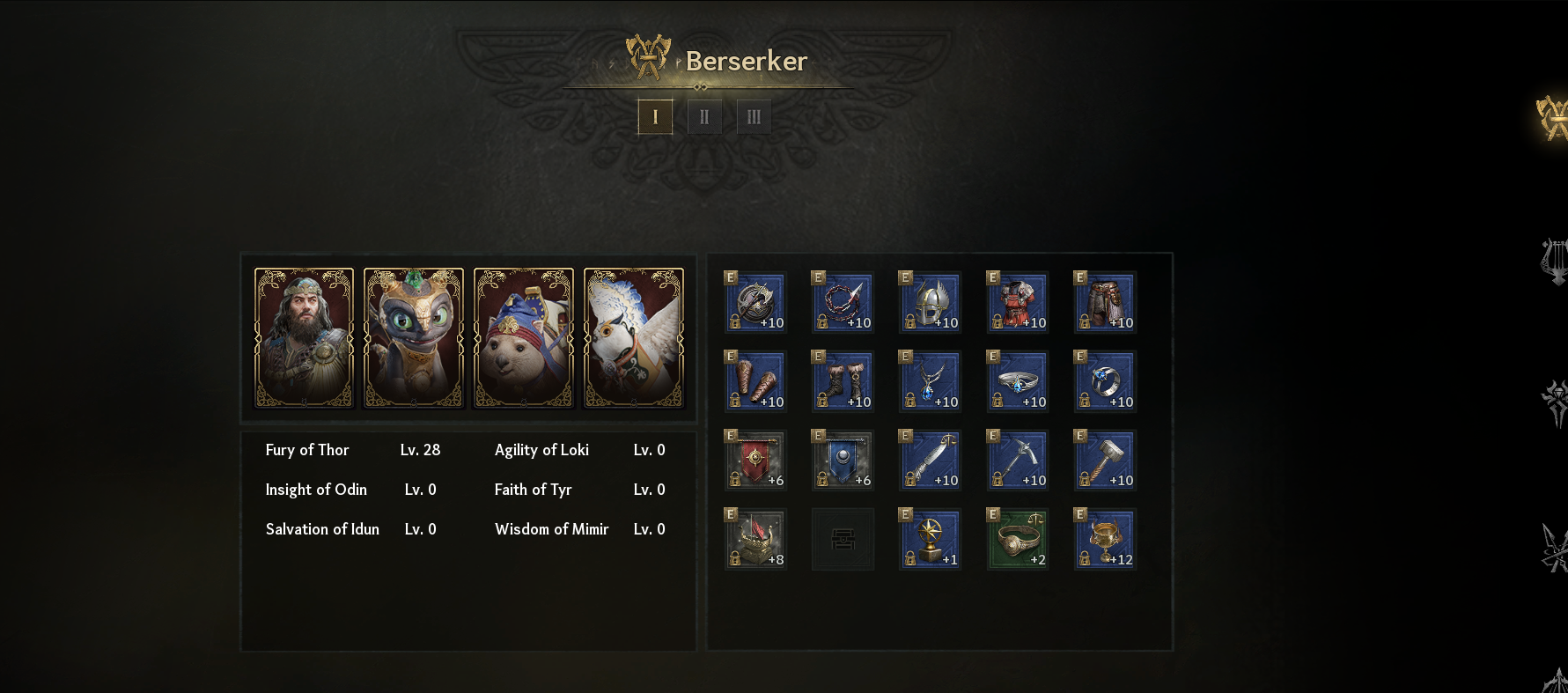Choose the green-eyed cat creature card
The image size is (1568, 693).
pos(414,338)
